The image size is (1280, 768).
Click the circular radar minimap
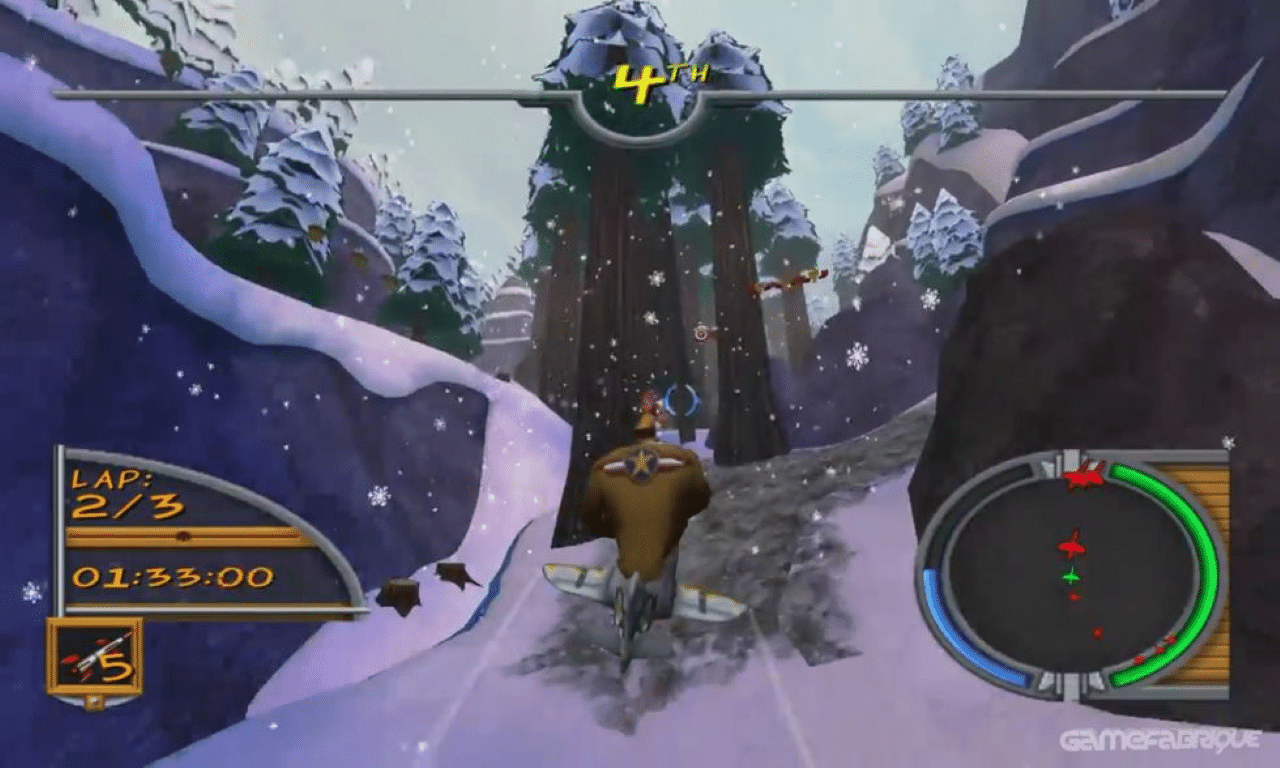(1071, 574)
